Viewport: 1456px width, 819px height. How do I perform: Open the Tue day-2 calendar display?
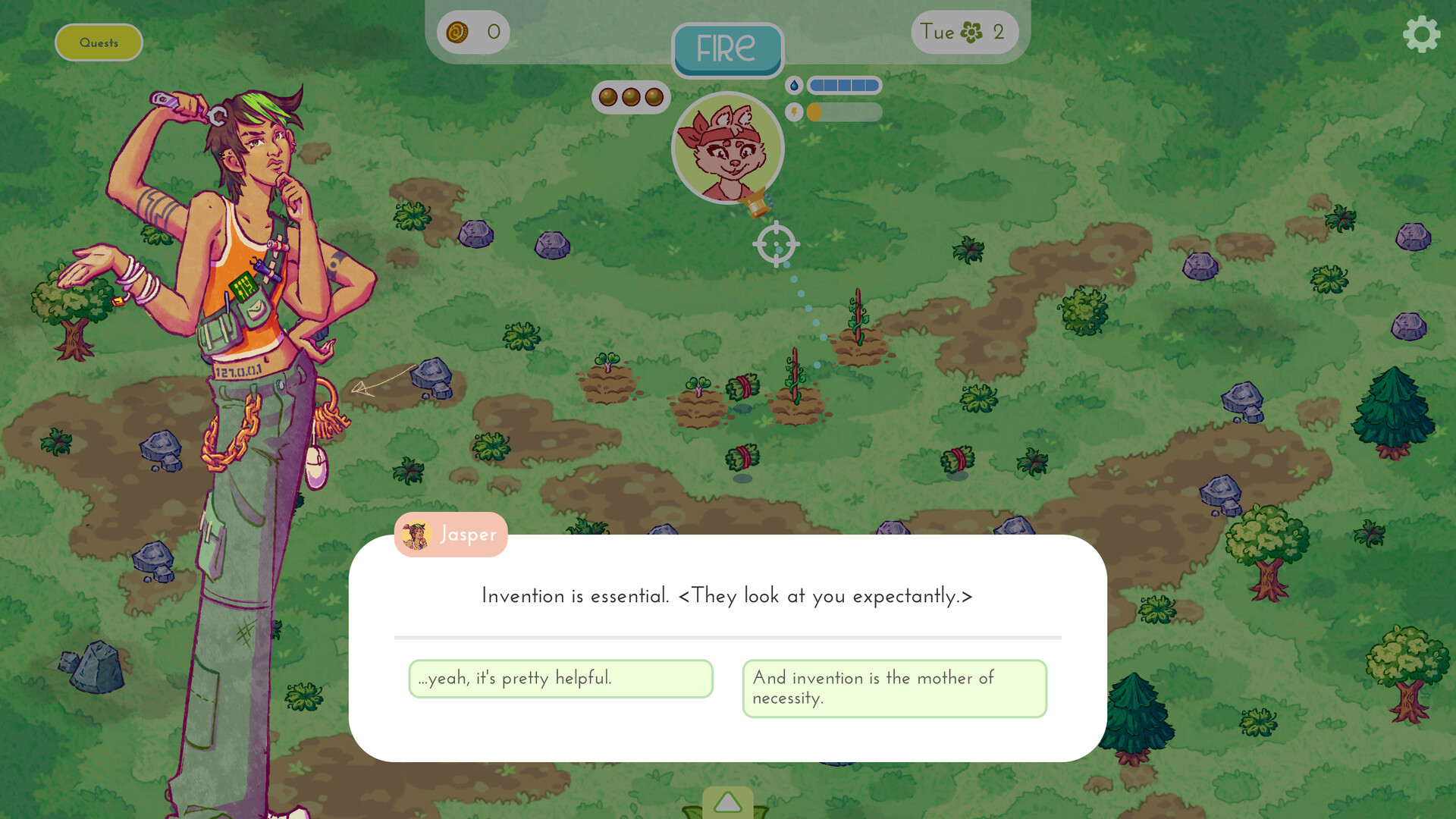(963, 33)
